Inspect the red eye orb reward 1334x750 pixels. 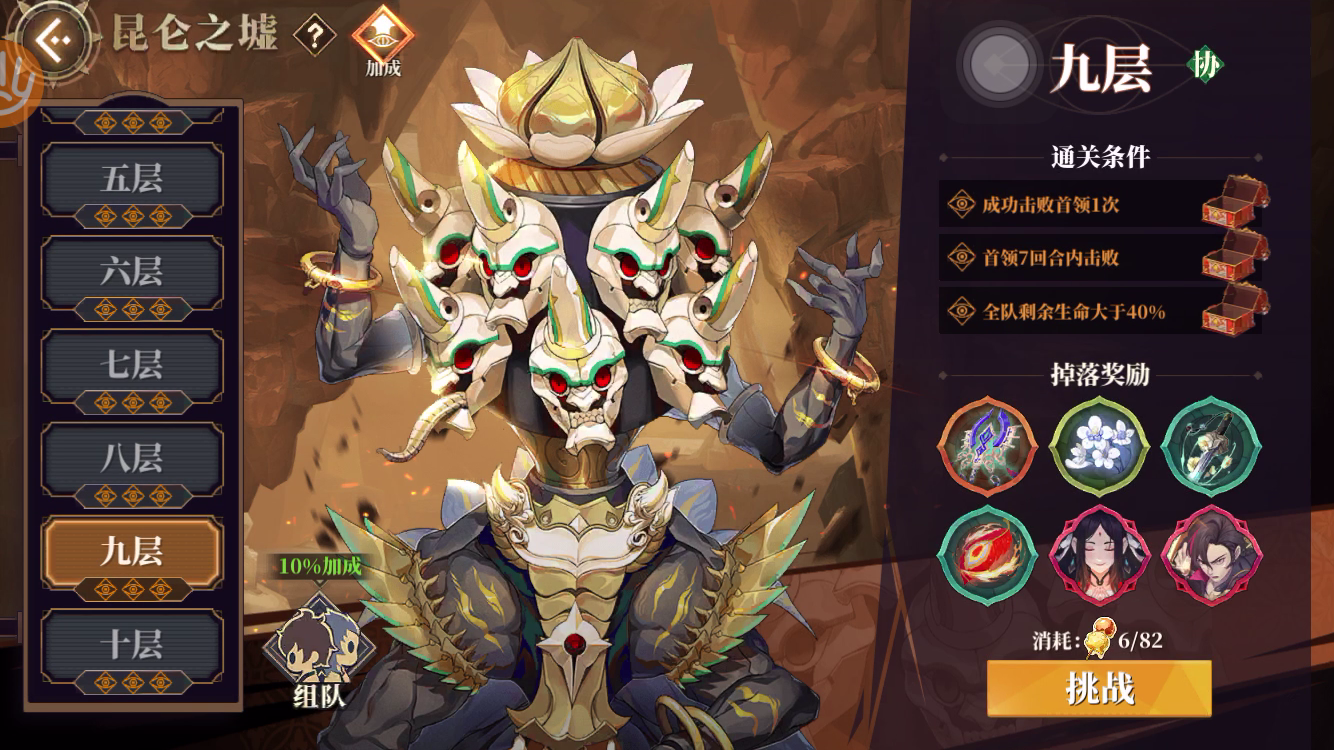point(987,554)
